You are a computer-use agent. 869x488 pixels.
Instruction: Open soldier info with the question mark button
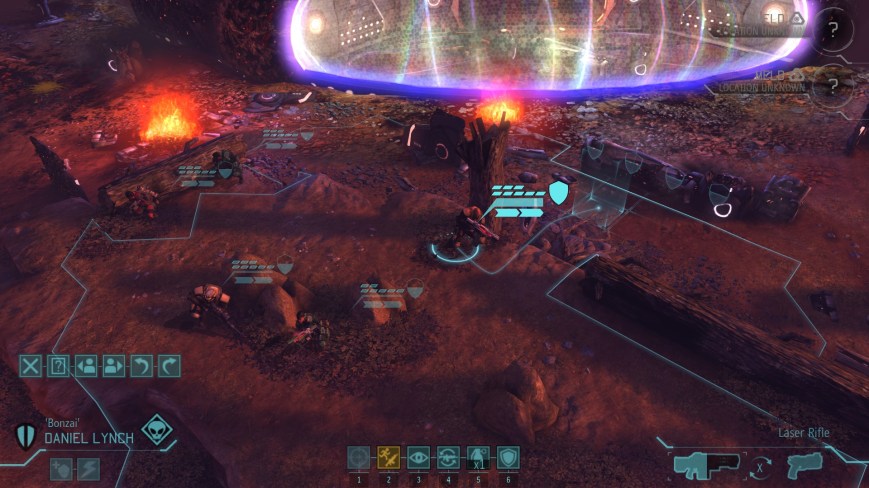[x=58, y=365]
